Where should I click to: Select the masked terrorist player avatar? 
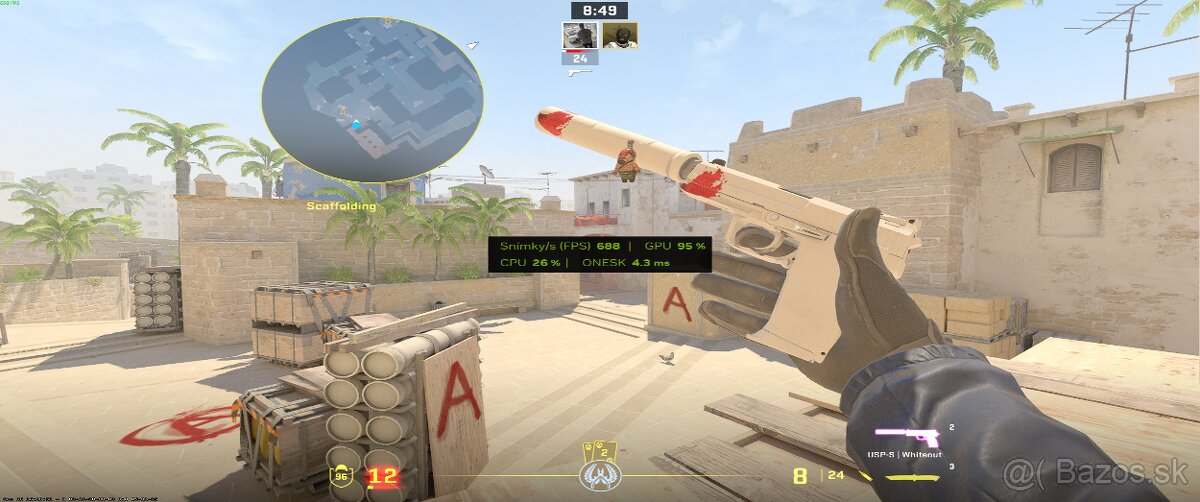619,35
